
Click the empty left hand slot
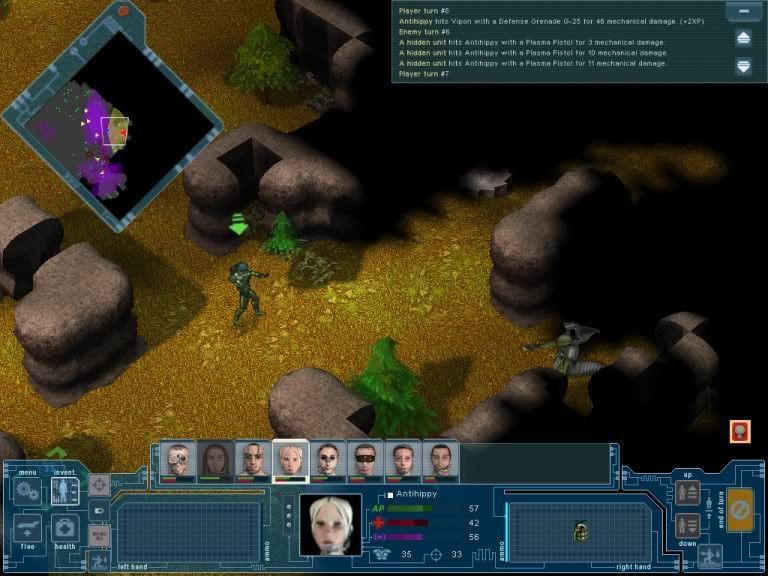click(x=187, y=530)
